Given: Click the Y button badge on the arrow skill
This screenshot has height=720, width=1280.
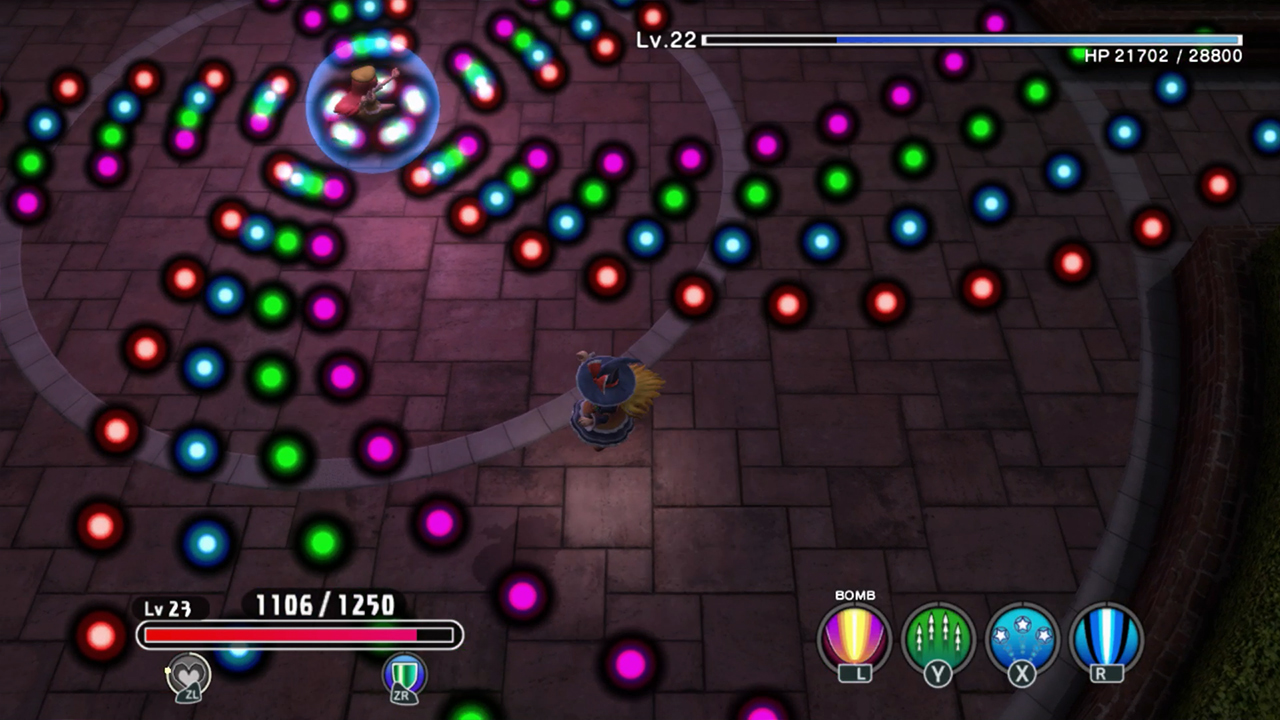Looking at the screenshot, I should [940, 674].
